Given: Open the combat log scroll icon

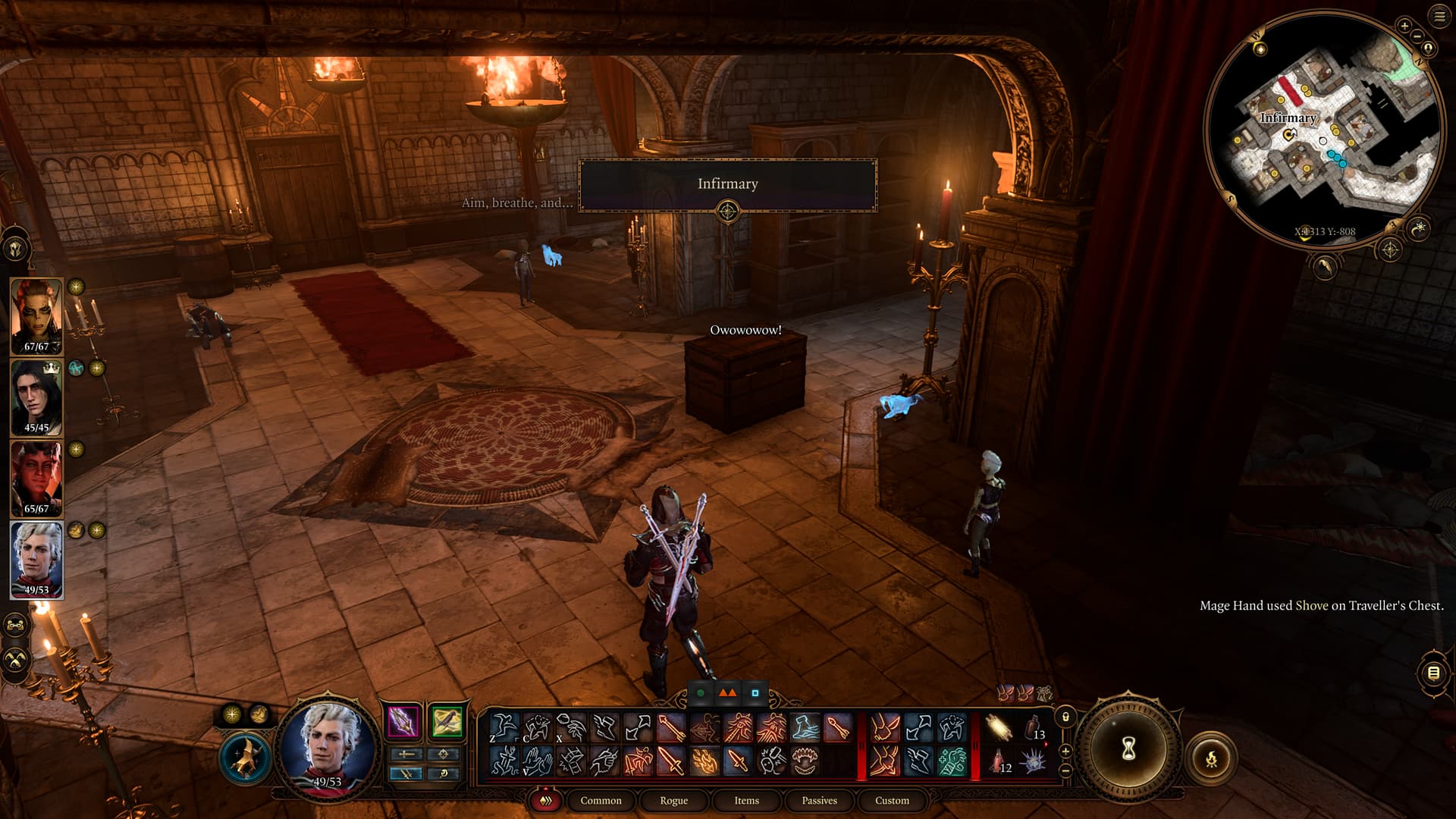Looking at the screenshot, I should (x=1433, y=673).
